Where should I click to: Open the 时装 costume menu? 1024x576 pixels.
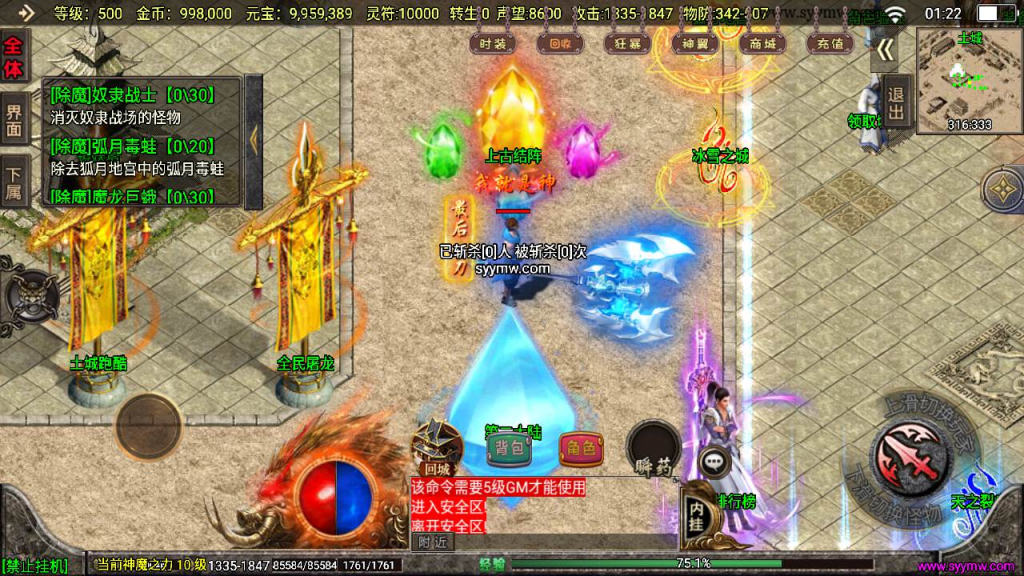[492, 43]
